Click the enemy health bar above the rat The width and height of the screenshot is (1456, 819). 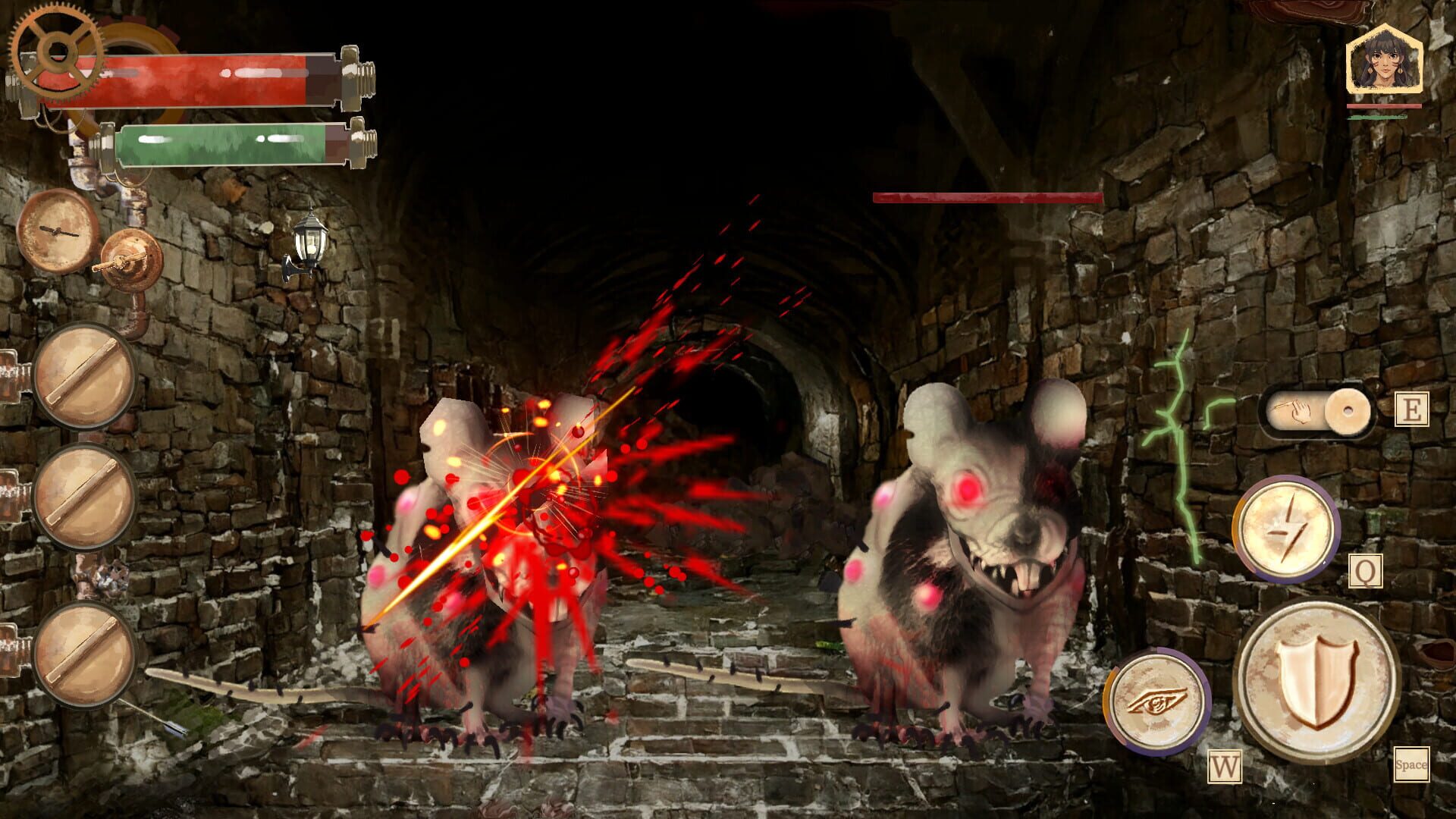point(984,196)
